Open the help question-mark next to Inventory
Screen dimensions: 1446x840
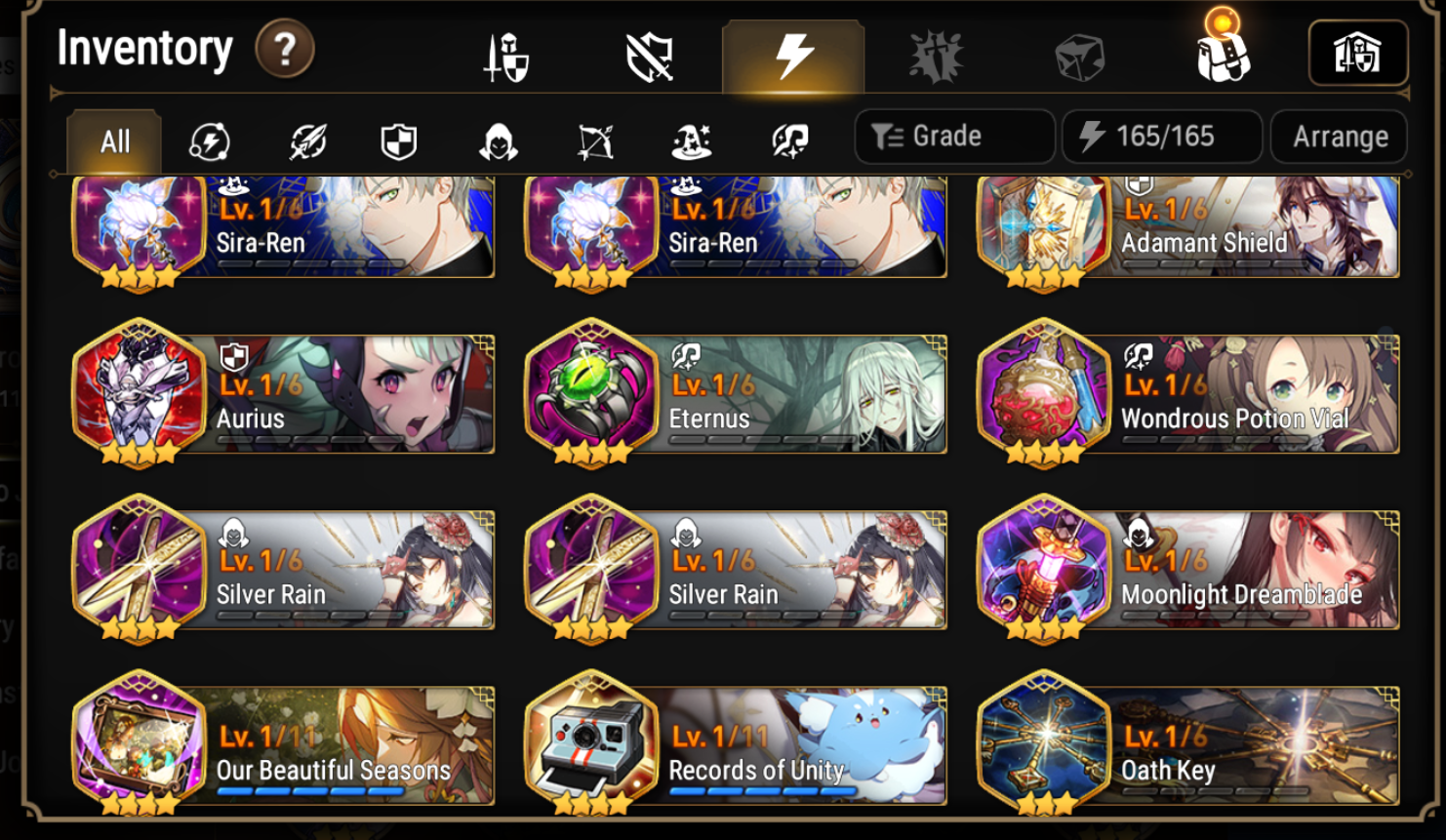(x=284, y=47)
